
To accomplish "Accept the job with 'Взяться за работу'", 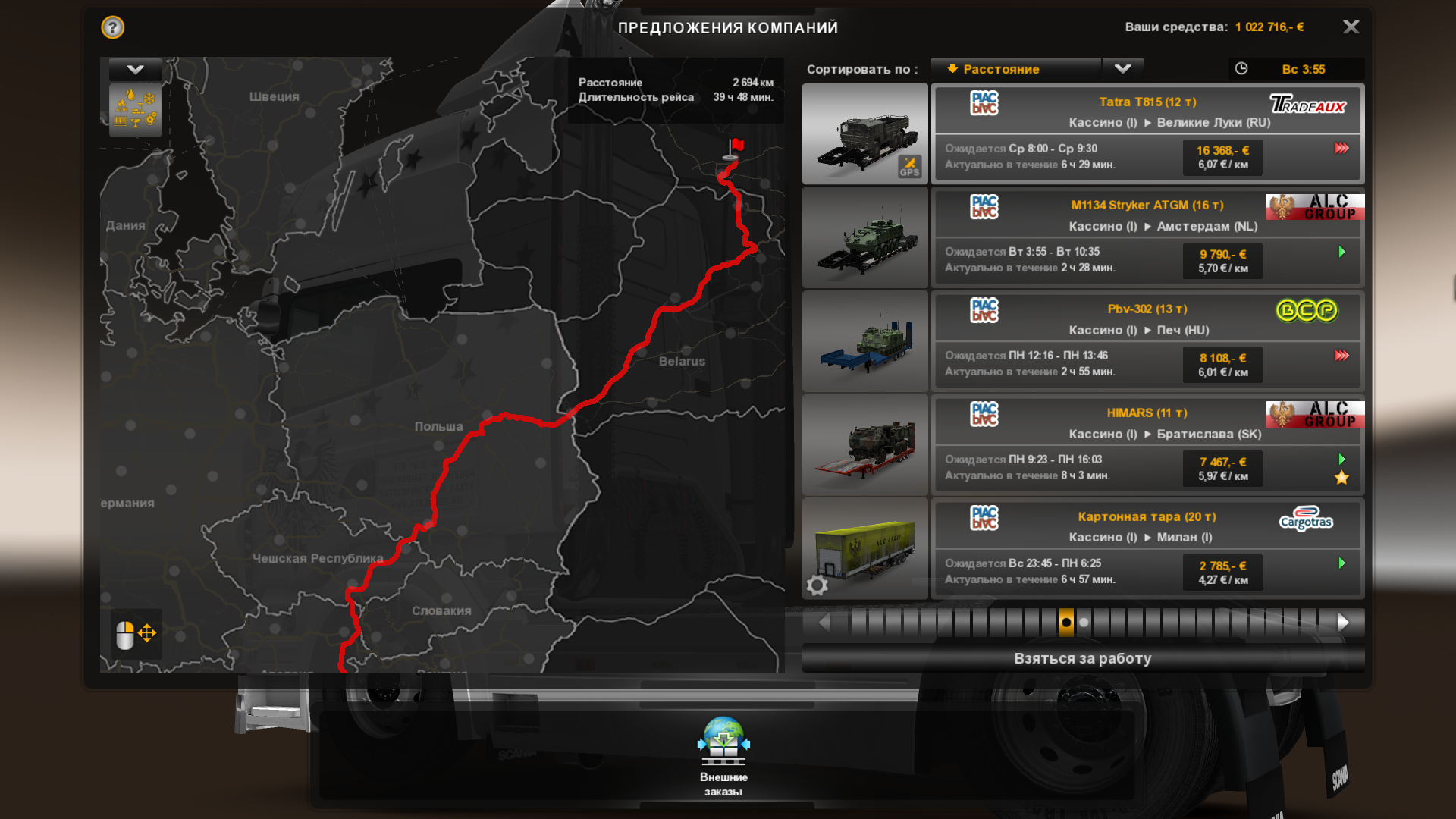I will click(x=1082, y=658).
